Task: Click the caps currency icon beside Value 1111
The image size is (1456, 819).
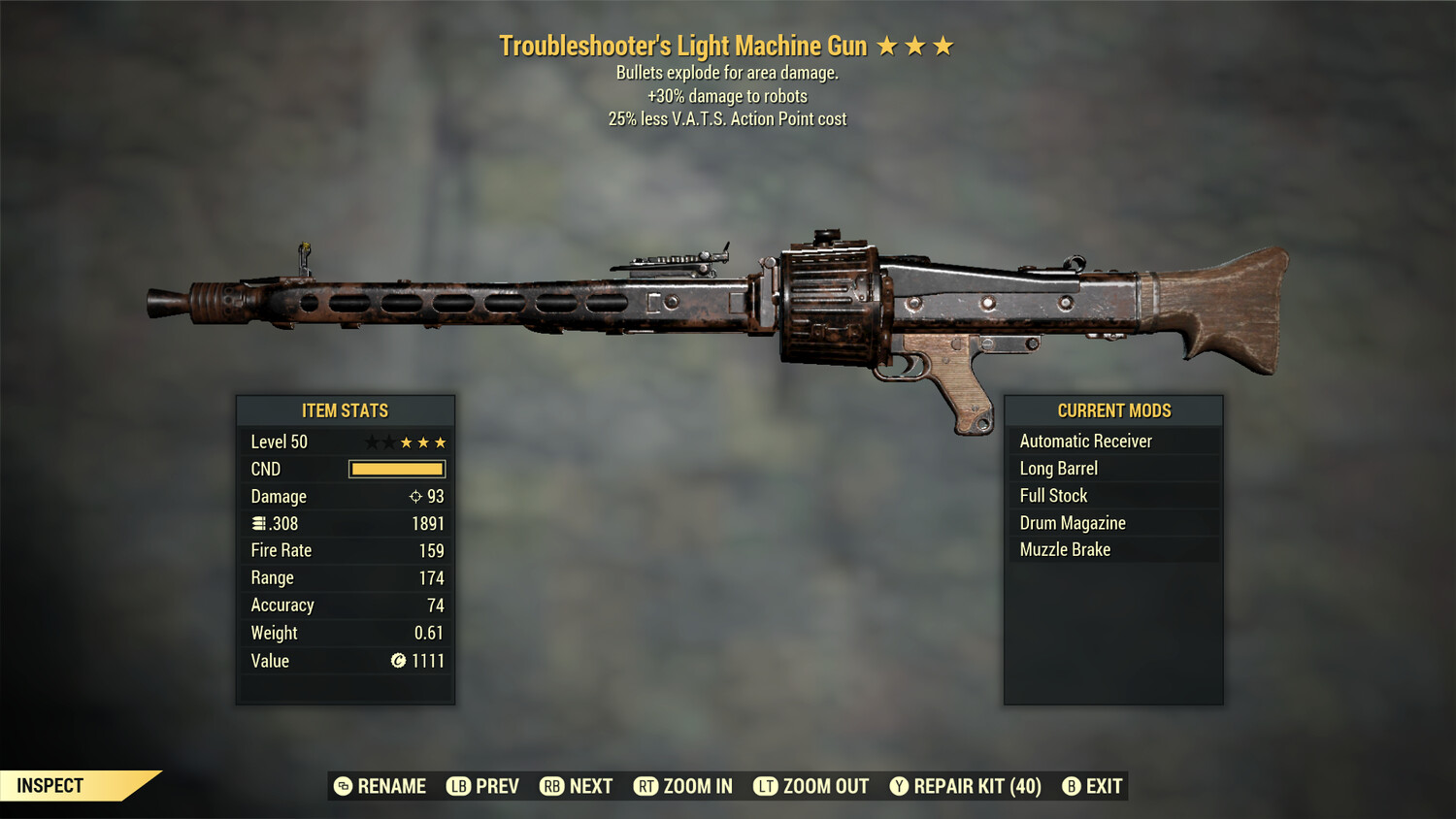Action: (397, 661)
